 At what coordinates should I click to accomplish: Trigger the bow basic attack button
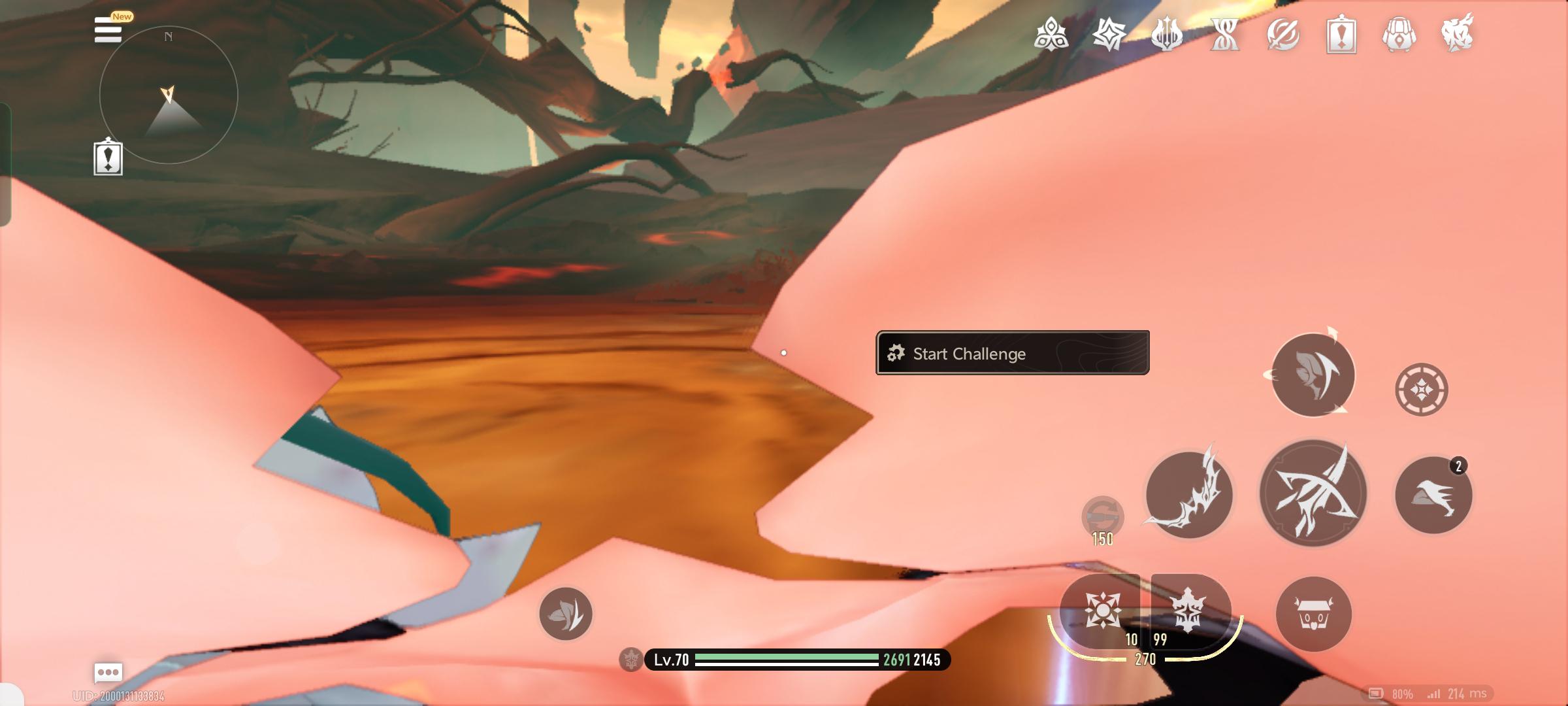coord(1313,494)
